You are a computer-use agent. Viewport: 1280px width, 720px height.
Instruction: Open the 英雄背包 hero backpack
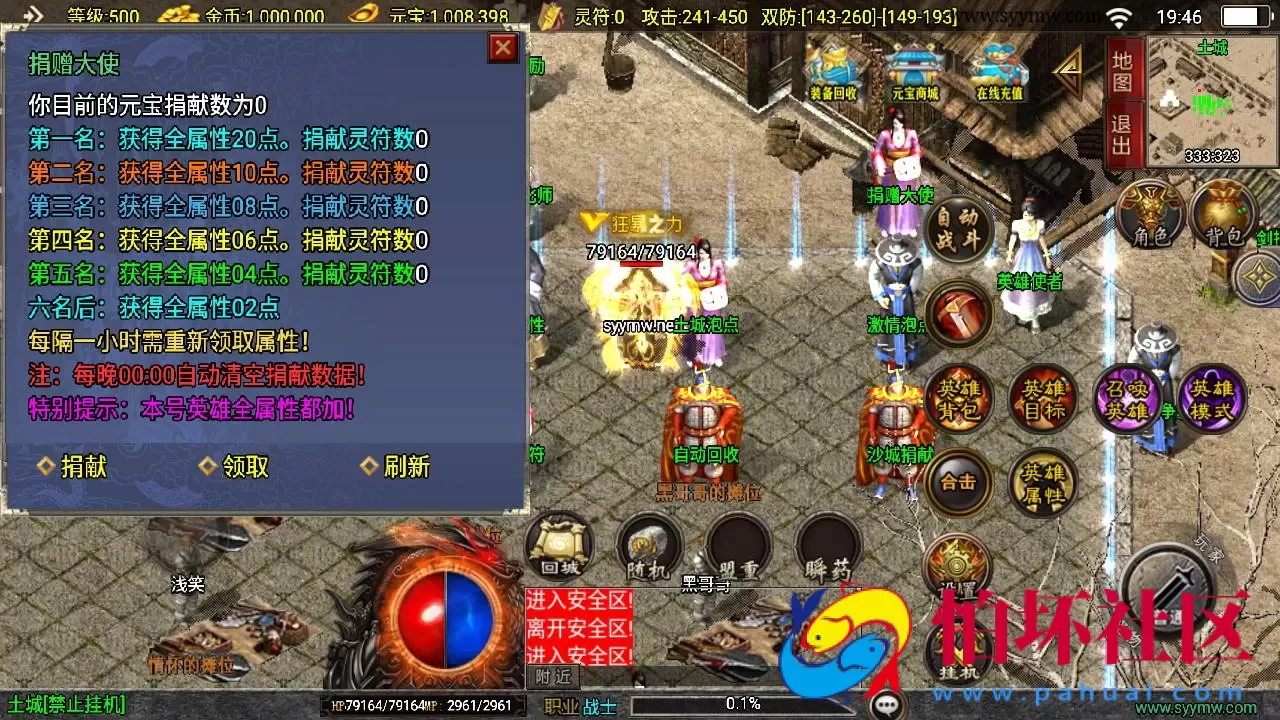[x=958, y=398]
